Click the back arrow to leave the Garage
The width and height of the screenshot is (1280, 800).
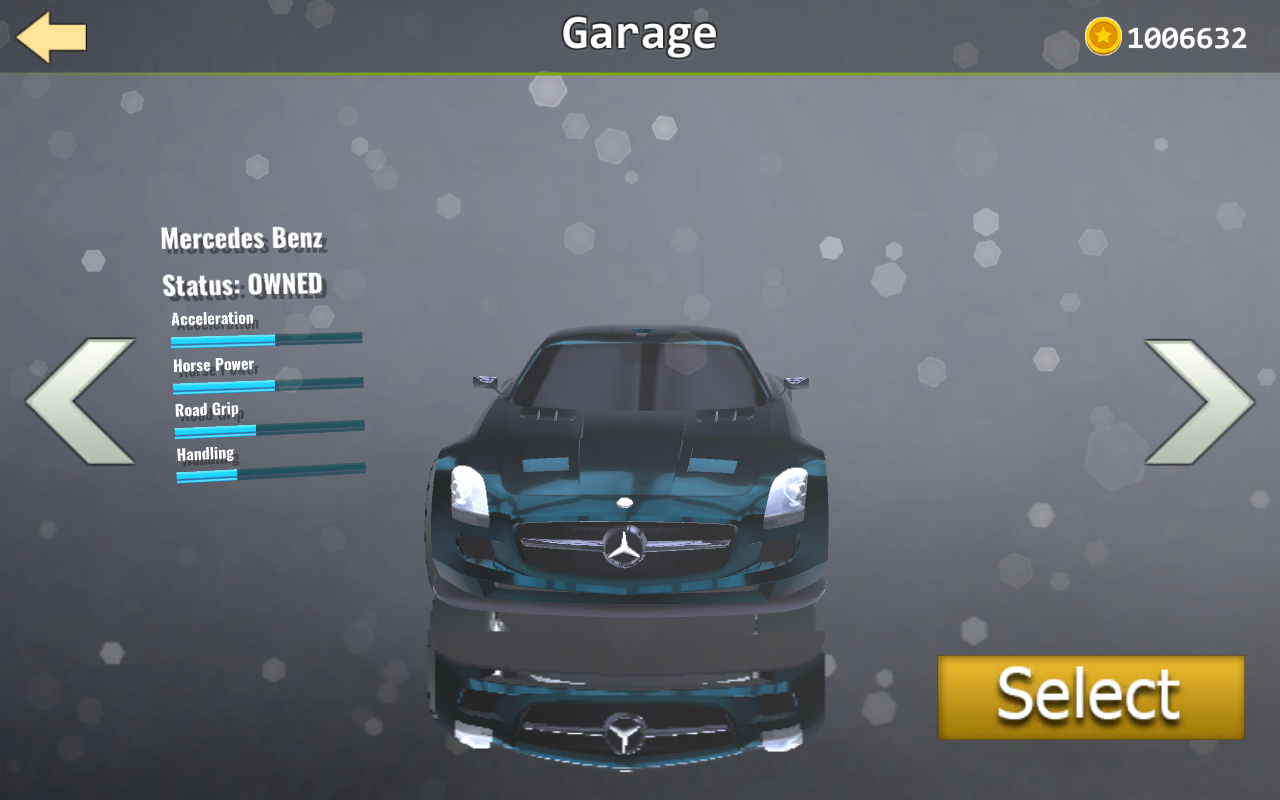(48, 38)
